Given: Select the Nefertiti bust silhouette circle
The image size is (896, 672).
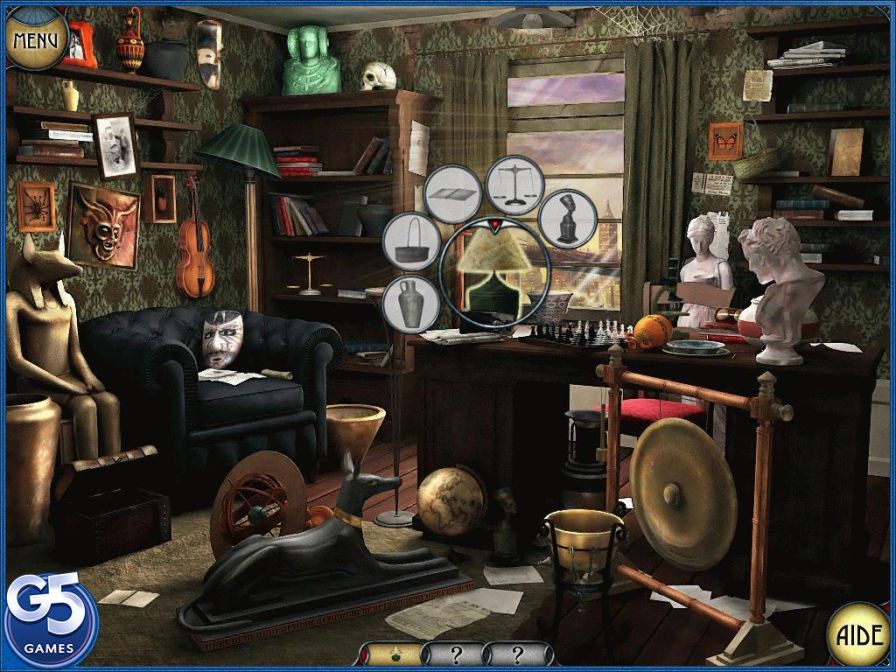Looking at the screenshot, I should click(x=568, y=218).
